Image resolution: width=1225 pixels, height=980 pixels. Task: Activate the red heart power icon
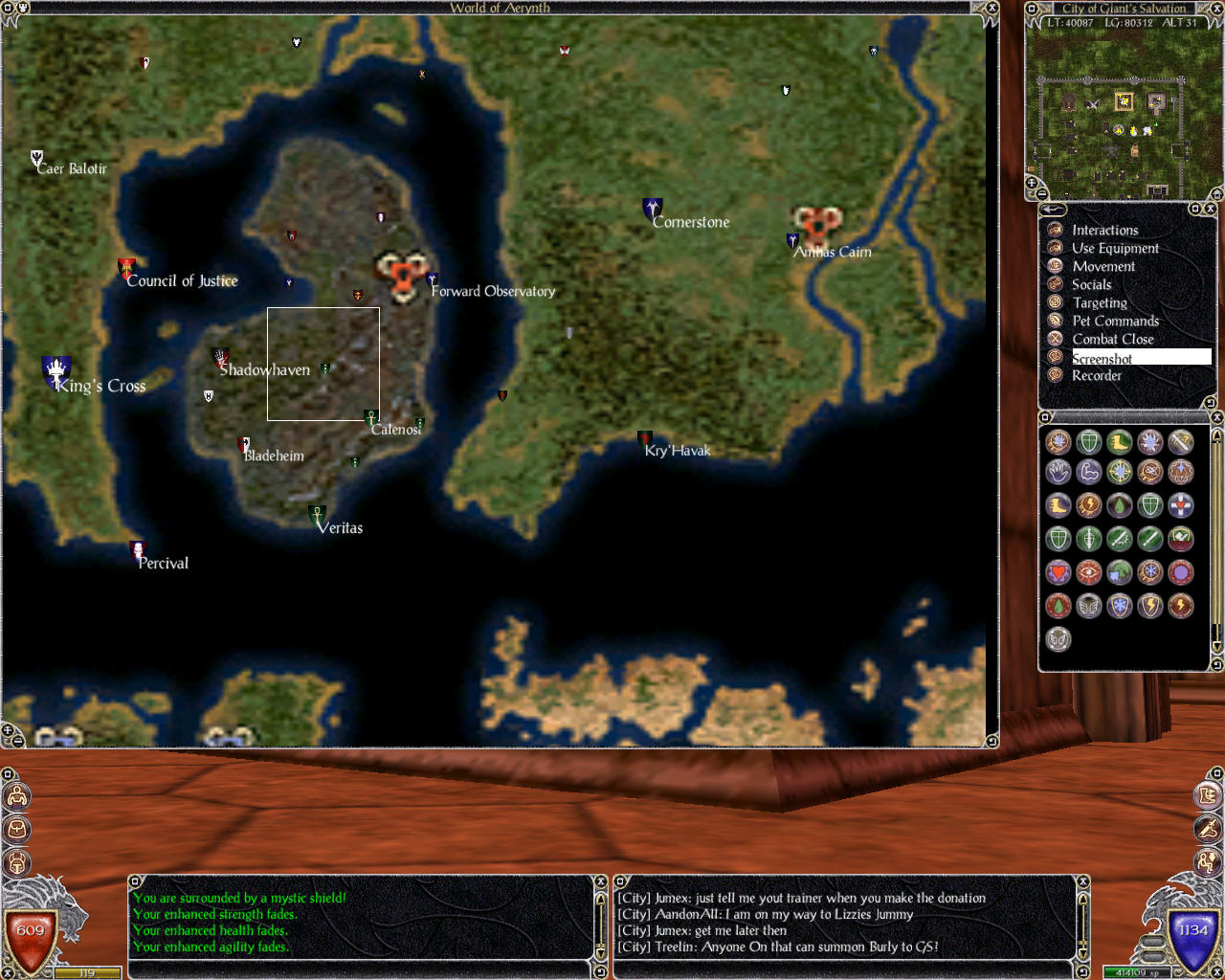1058,572
